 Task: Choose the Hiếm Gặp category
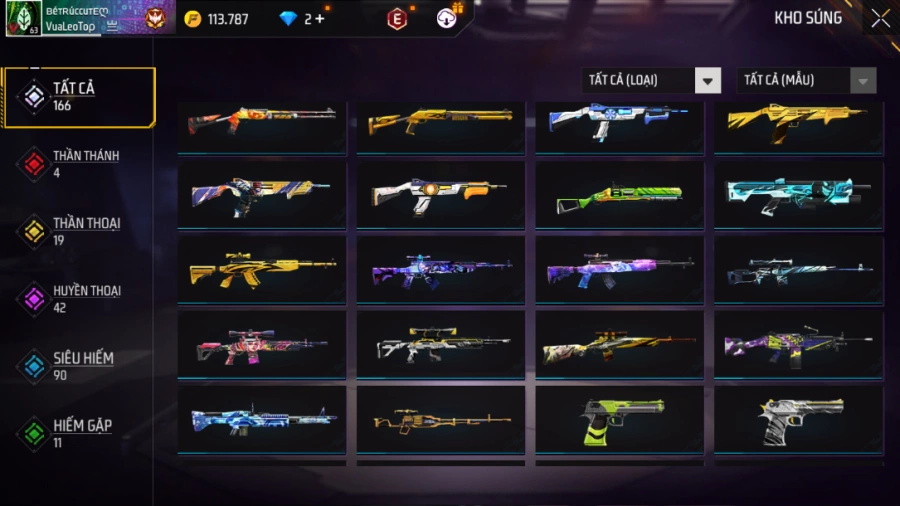[80, 432]
